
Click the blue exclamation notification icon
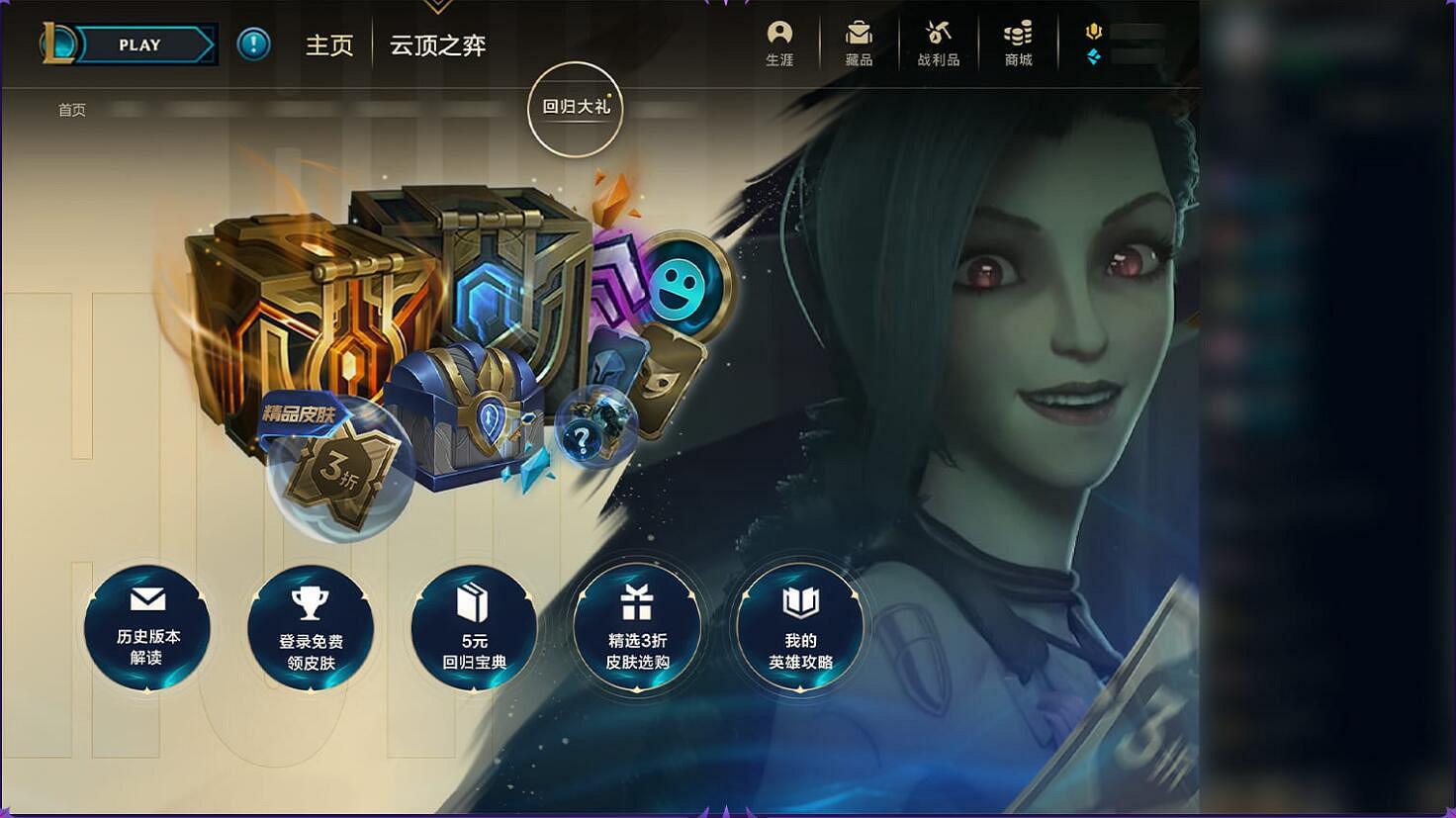click(252, 44)
